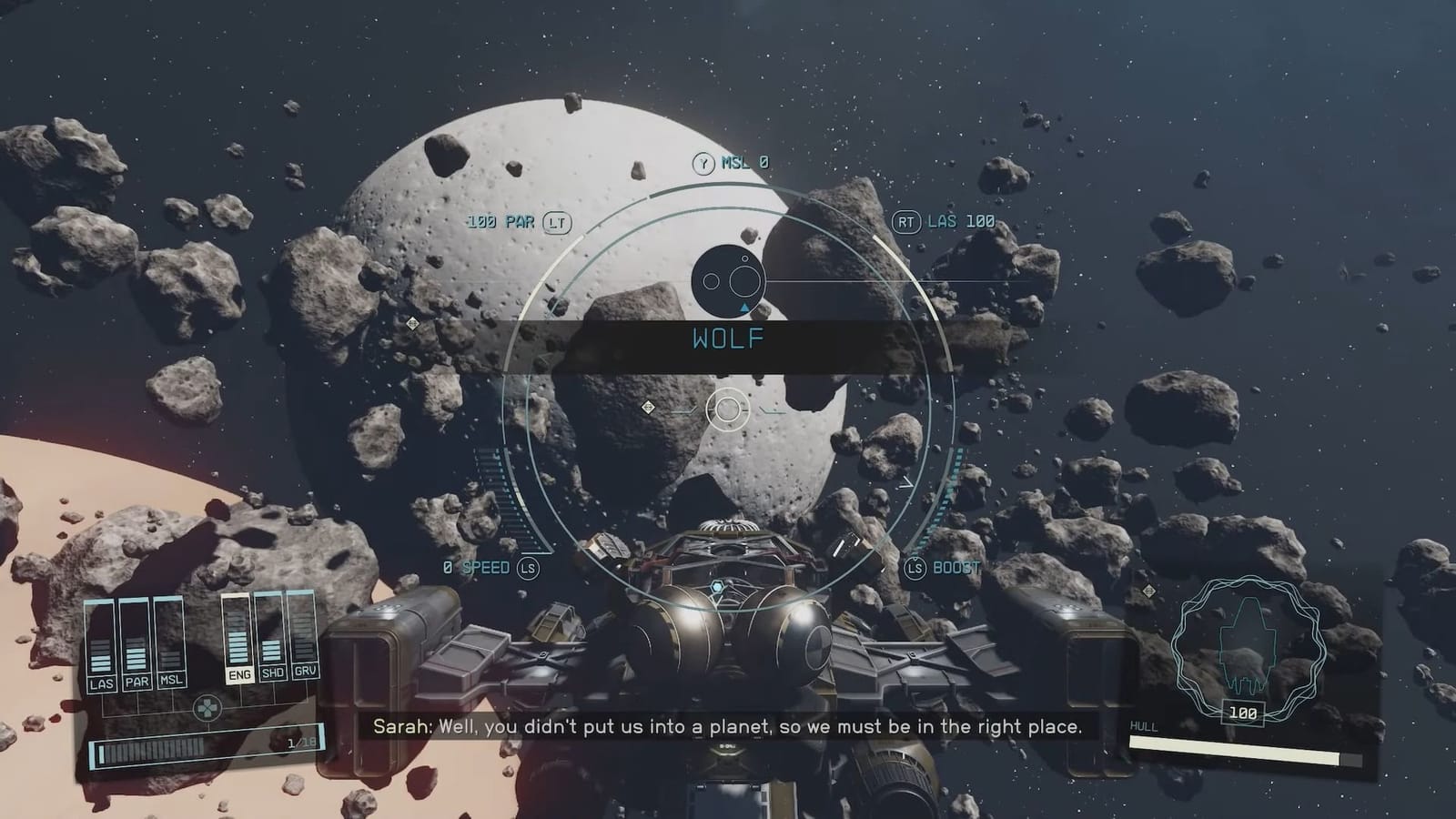Expand the WOLF target name banner

click(x=726, y=339)
